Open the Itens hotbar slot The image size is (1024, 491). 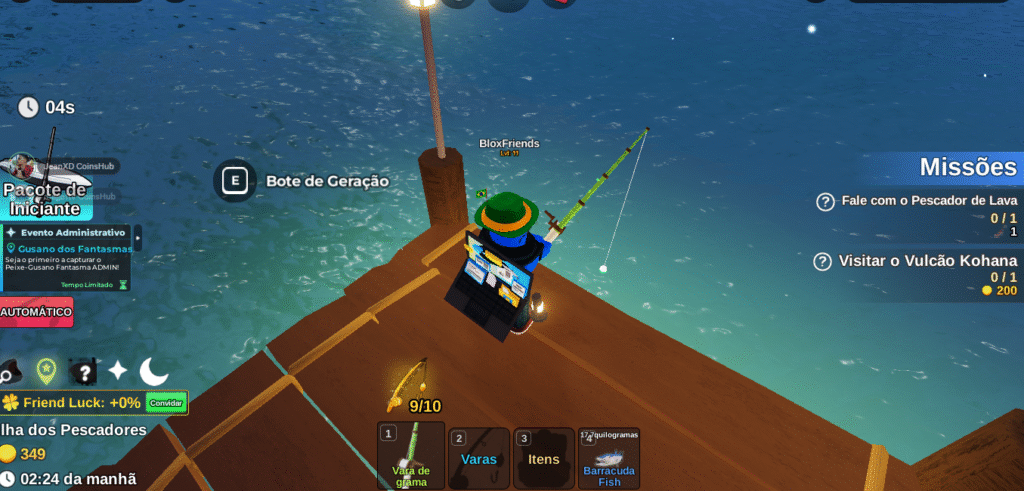[x=544, y=456]
